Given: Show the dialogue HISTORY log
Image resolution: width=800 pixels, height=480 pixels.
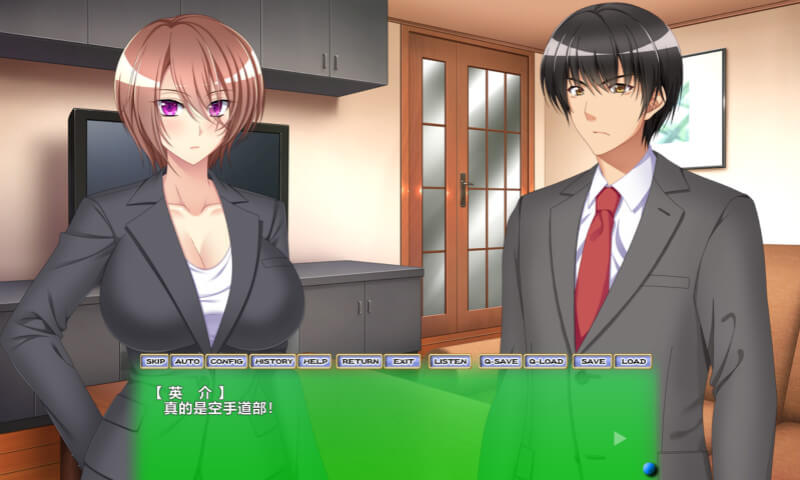Looking at the screenshot, I should pos(273,361).
